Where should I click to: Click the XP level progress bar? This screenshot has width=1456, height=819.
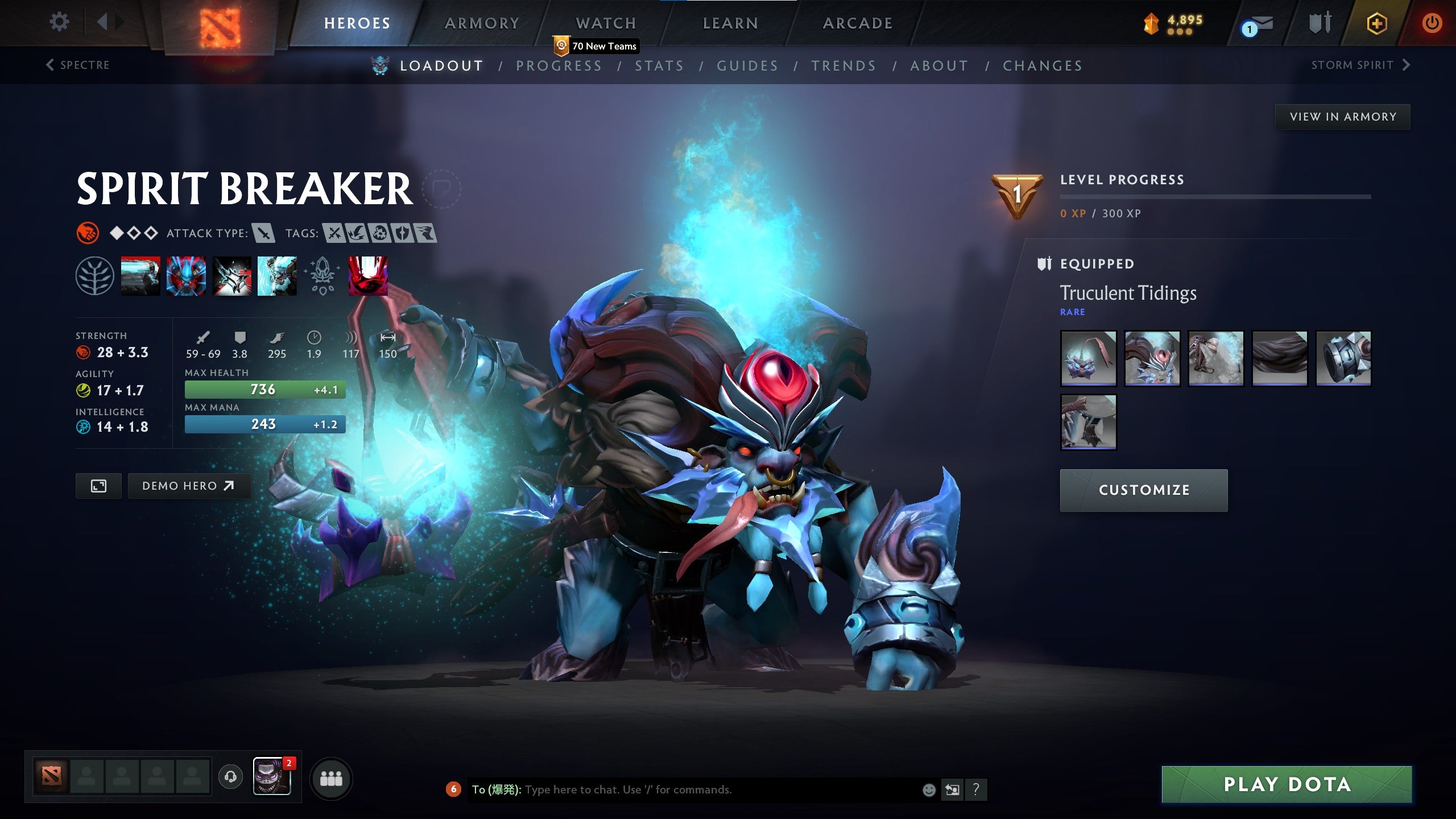[x=1217, y=198]
